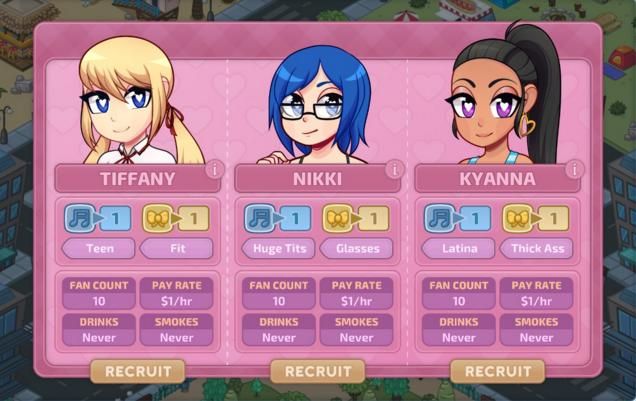Image resolution: width=636 pixels, height=401 pixels.
Task: Select Nikki's Glasses trait tag
Action: (356, 247)
